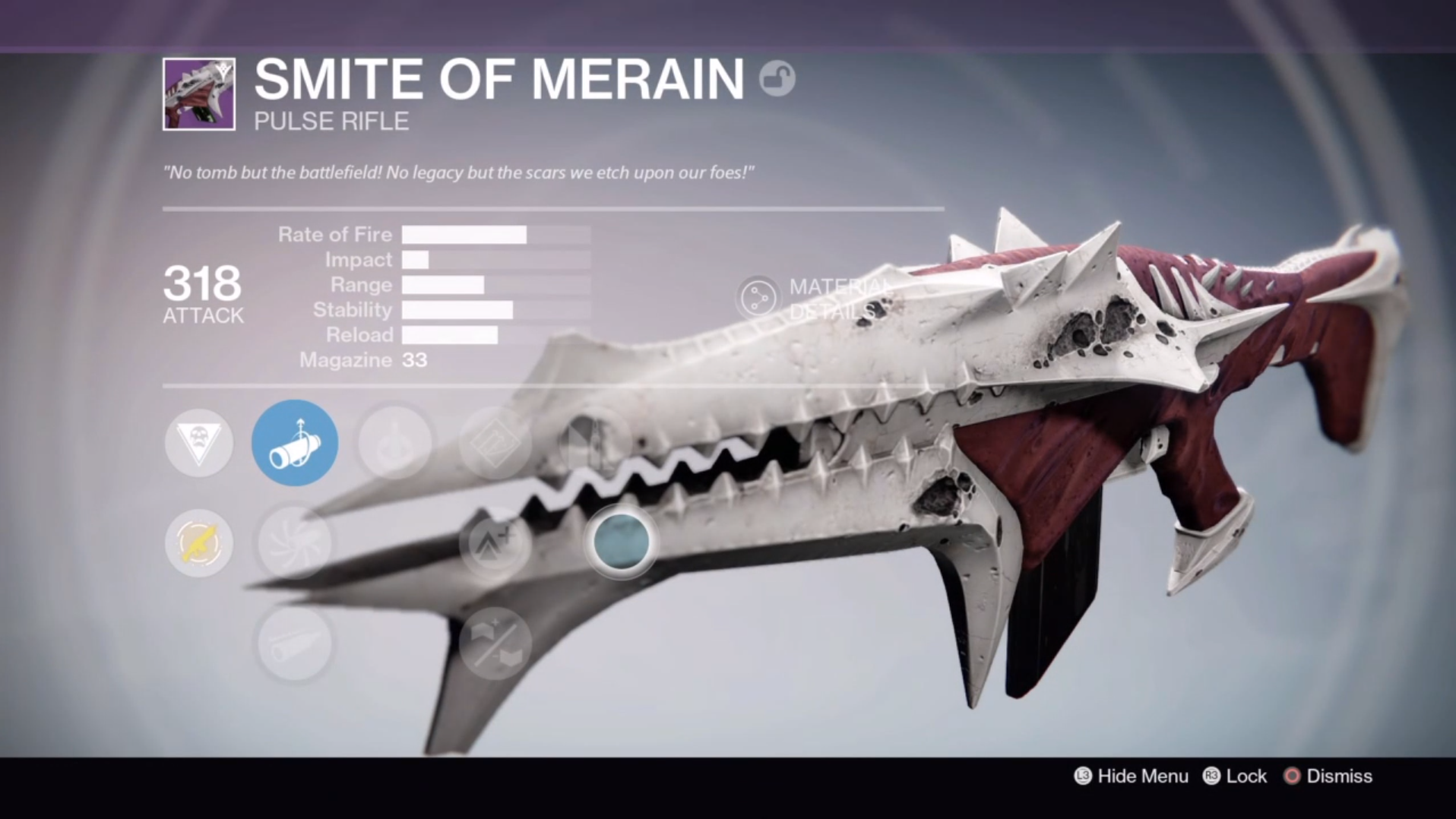This screenshot has height=819, width=1456.
Task: Pick the plus/minus flags perk node
Action: [495, 643]
